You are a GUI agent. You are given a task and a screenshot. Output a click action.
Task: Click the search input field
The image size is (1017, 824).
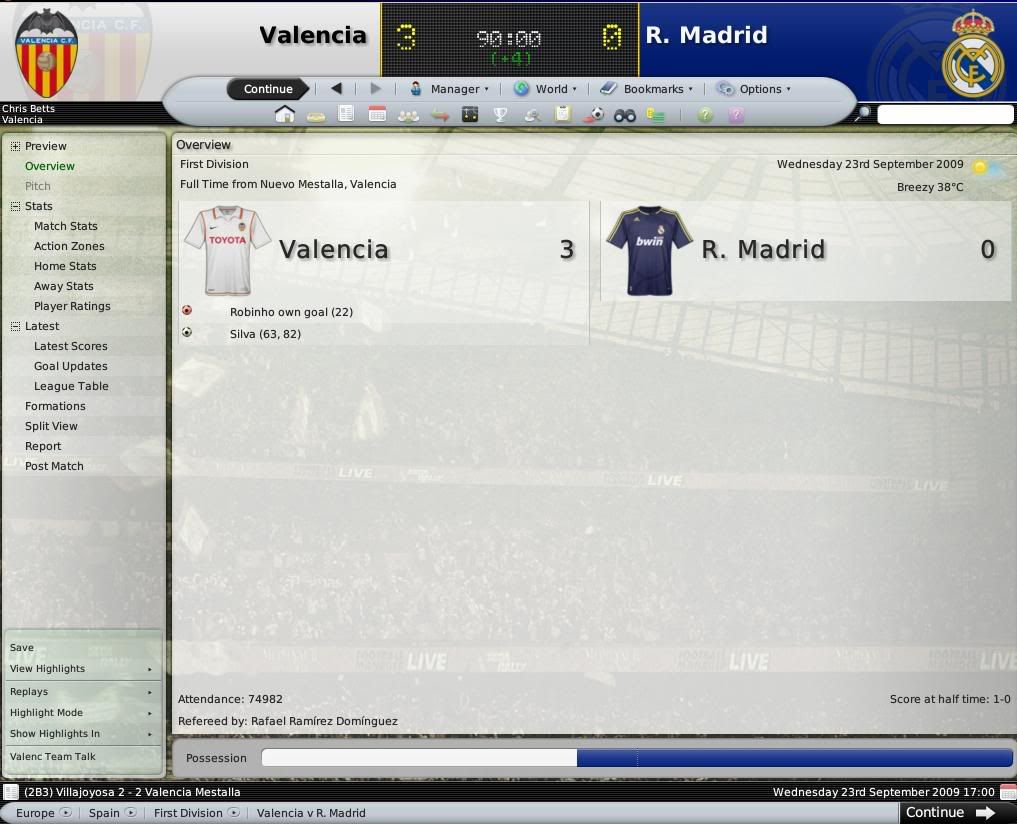click(944, 115)
